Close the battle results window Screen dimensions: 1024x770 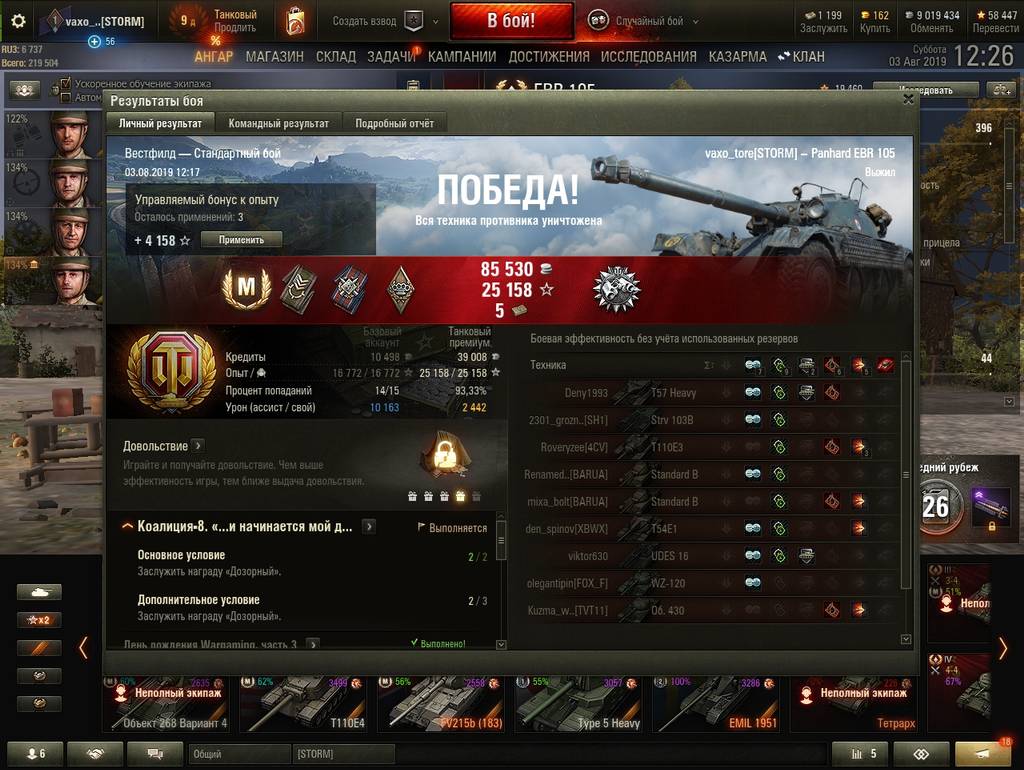tap(908, 99)
